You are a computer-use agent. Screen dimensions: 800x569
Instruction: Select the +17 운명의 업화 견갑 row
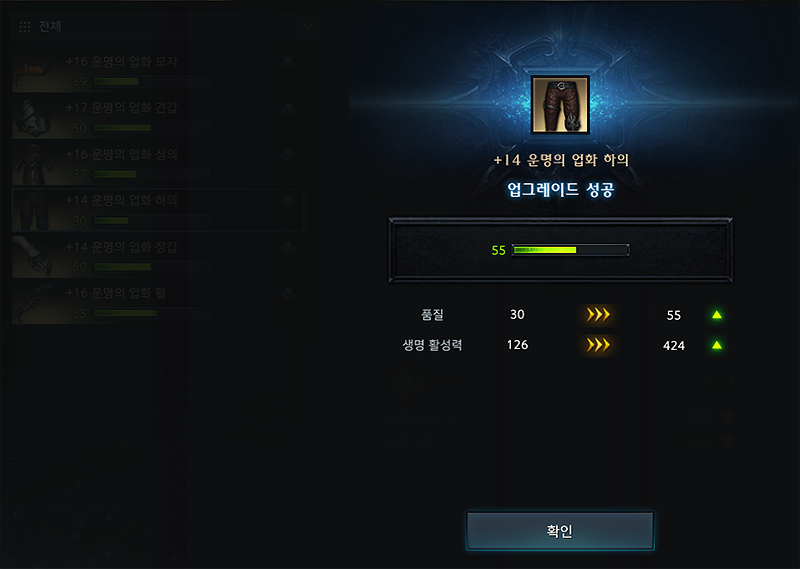[x=155, y=116]
